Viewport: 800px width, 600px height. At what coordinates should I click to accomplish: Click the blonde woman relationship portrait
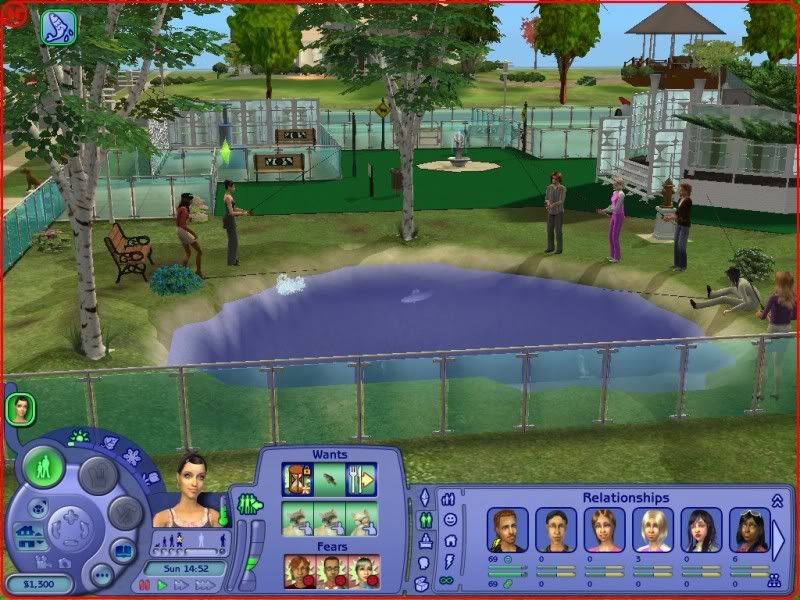click(651, 530)
